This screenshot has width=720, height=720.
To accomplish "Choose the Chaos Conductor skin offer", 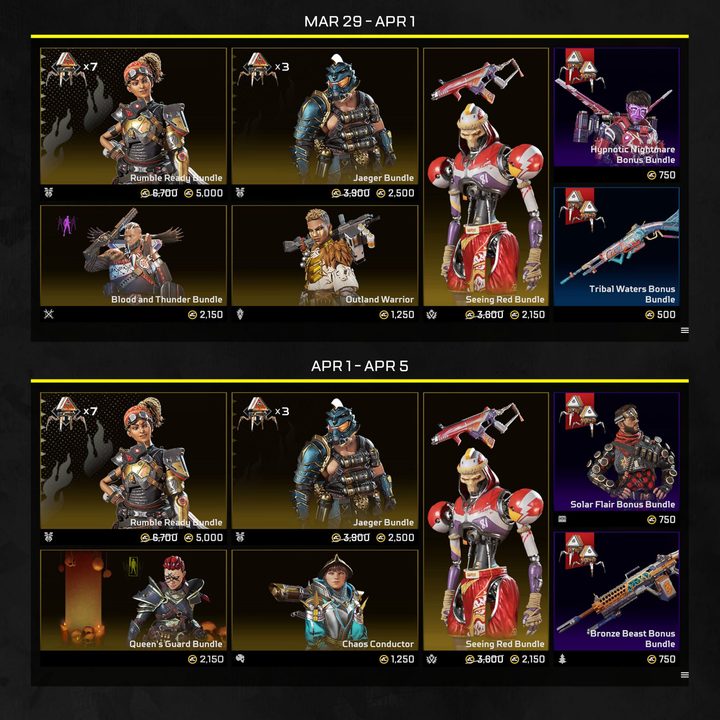I will coord(324,600).
